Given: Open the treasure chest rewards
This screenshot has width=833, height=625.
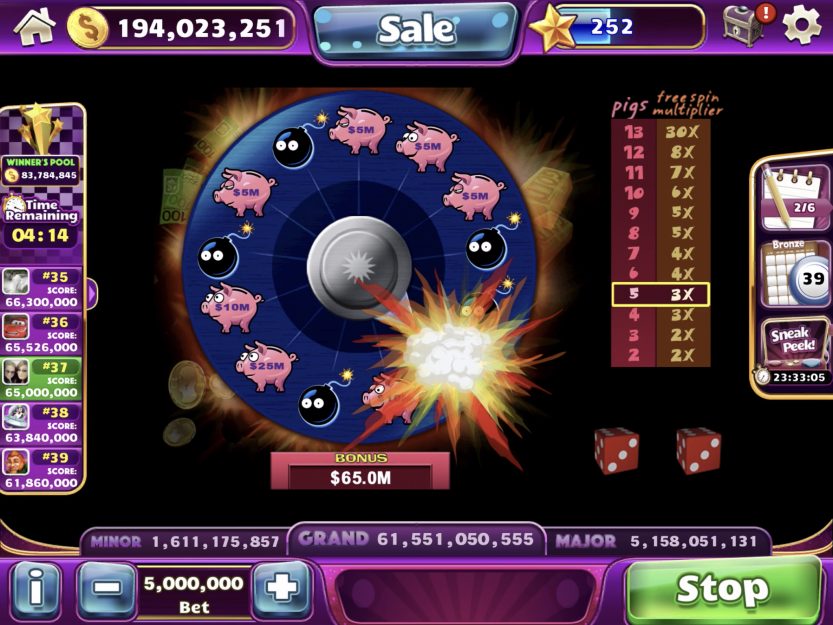Looking at the screenshot, I should click(x=744, y=26).
